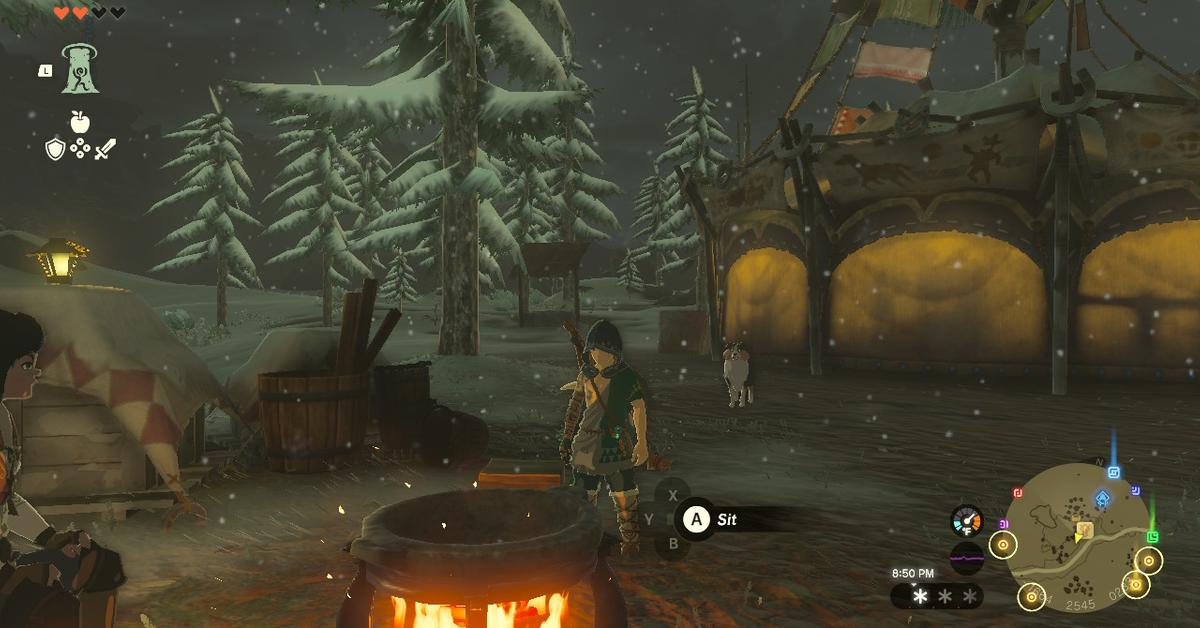Viewport: 1200px width, 628px height.
Task: Click the blue shrine icon on the minimap
Action: [x=1102, y=498]
